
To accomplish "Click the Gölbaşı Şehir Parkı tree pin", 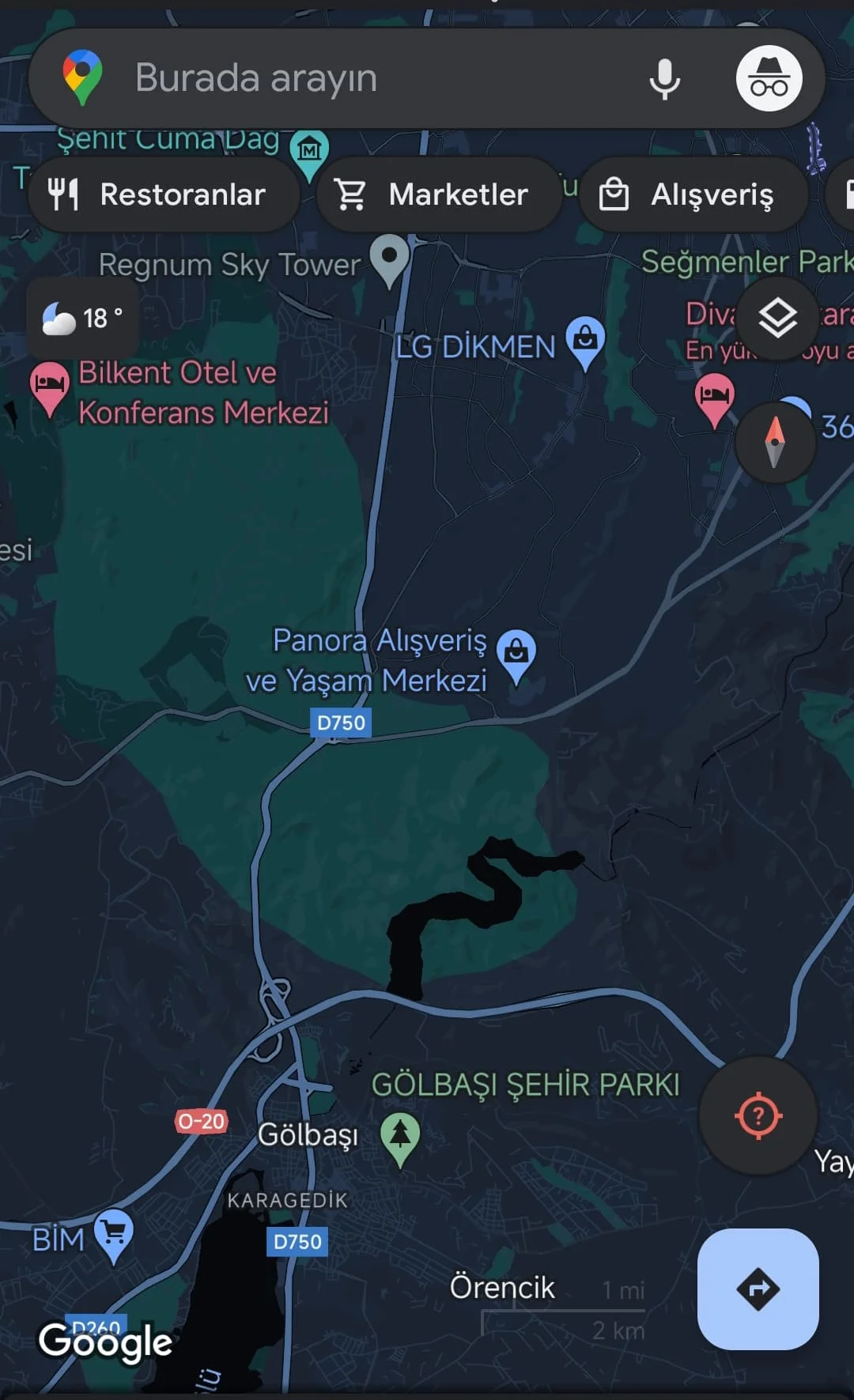I will coord(400,1137).
